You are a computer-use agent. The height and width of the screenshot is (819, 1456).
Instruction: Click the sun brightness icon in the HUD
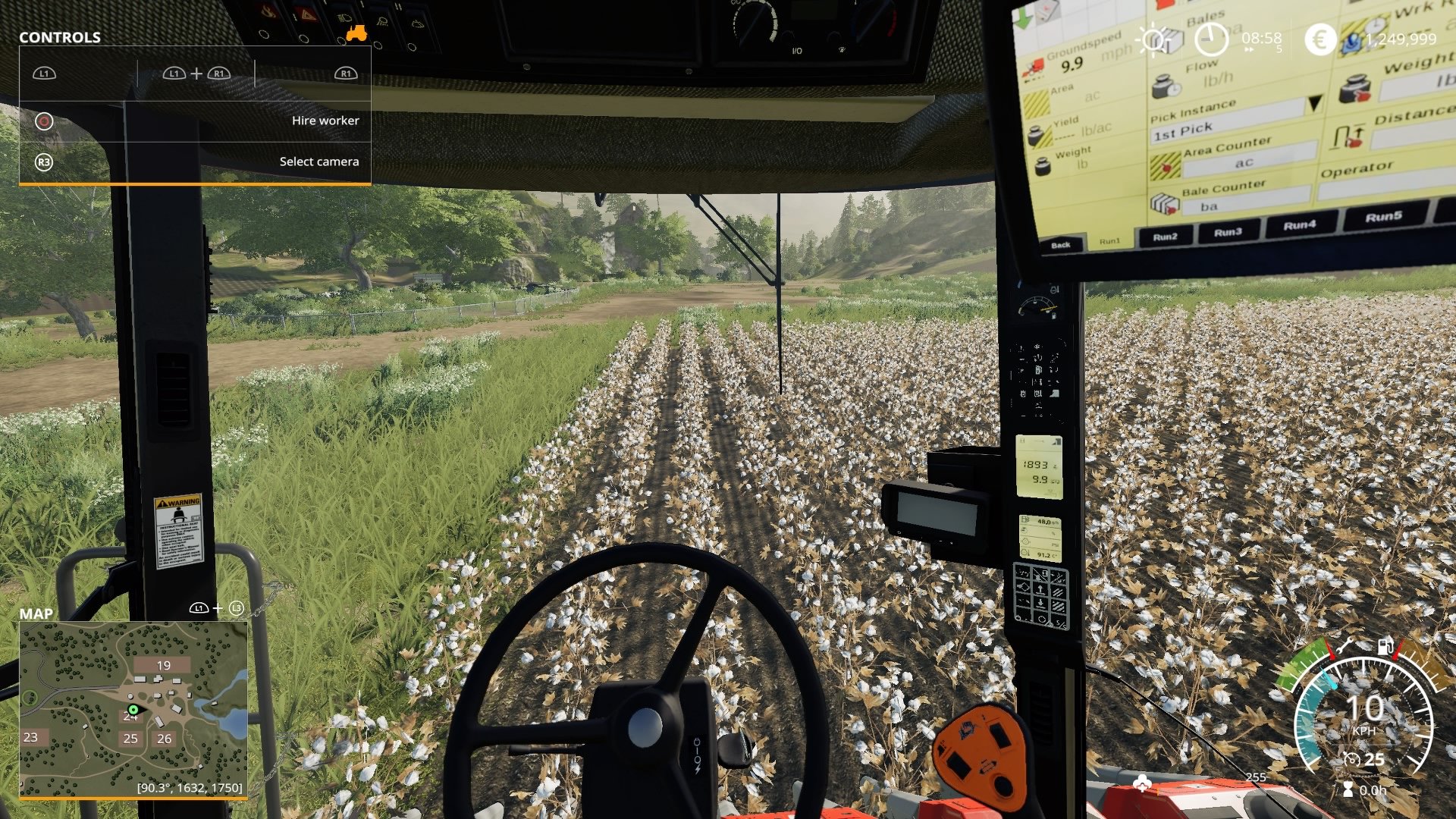[1153, 40]
